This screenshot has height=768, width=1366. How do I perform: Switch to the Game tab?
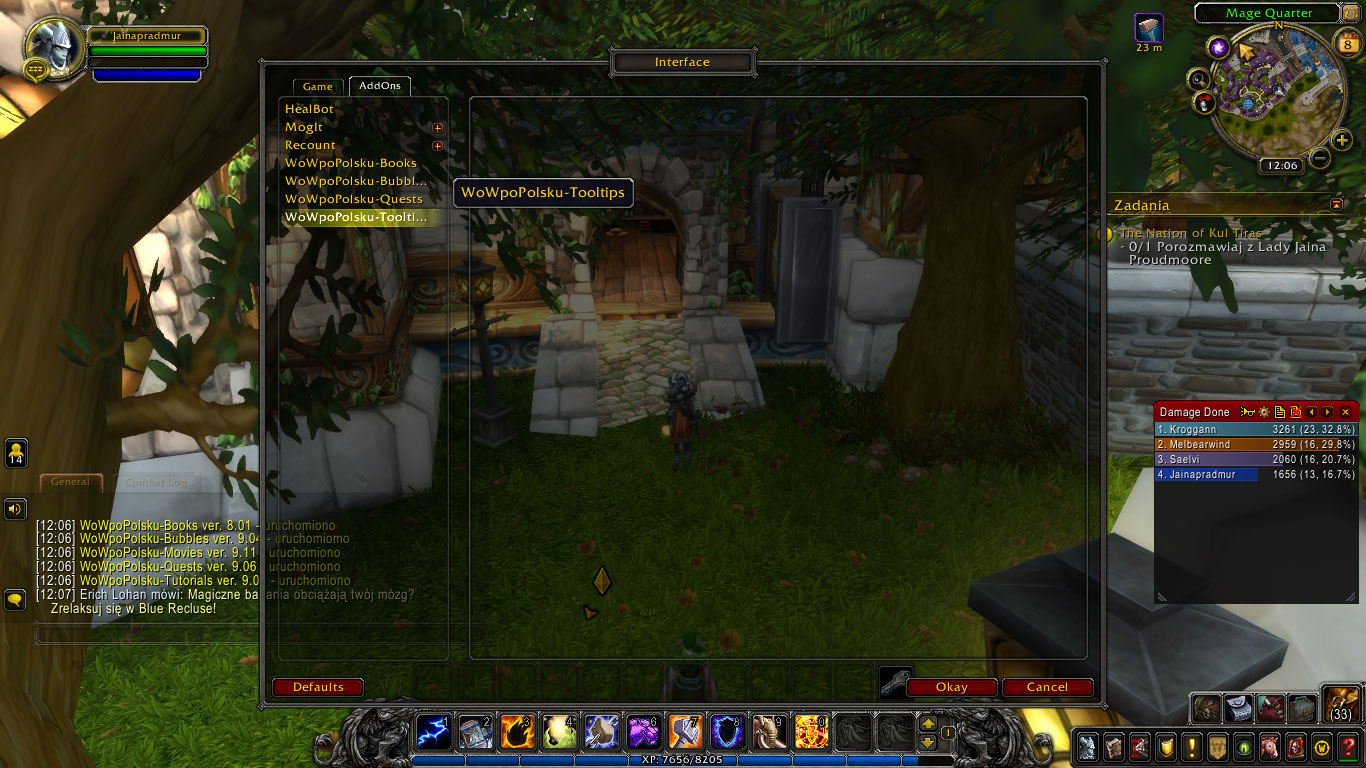[317, 86]
